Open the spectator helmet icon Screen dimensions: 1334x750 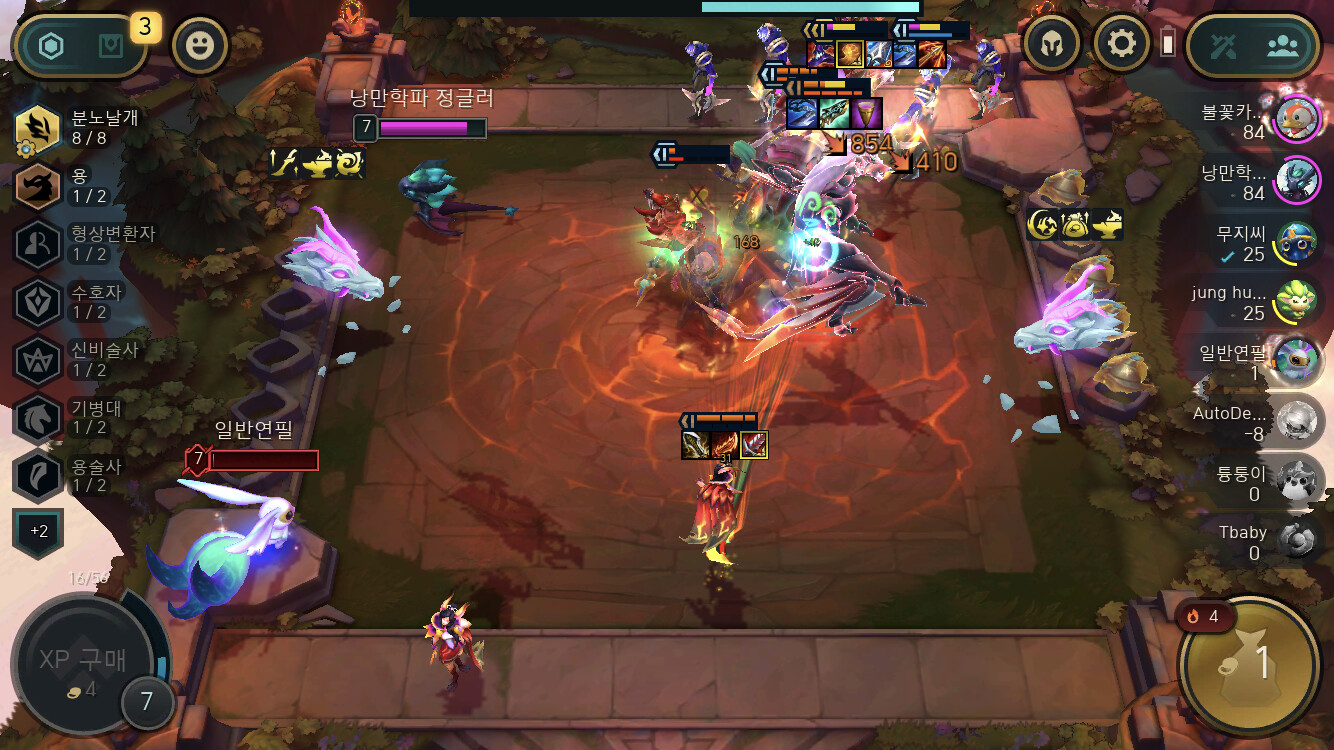click(1052, 45)
